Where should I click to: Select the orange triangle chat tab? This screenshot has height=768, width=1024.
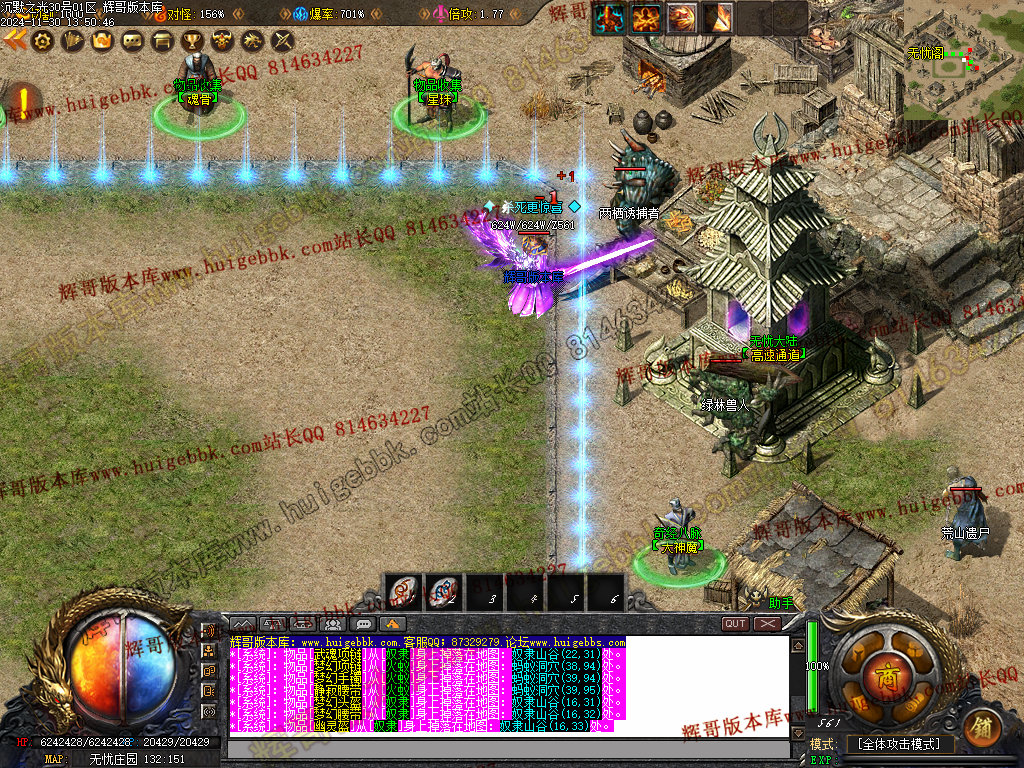pos(391,624)
